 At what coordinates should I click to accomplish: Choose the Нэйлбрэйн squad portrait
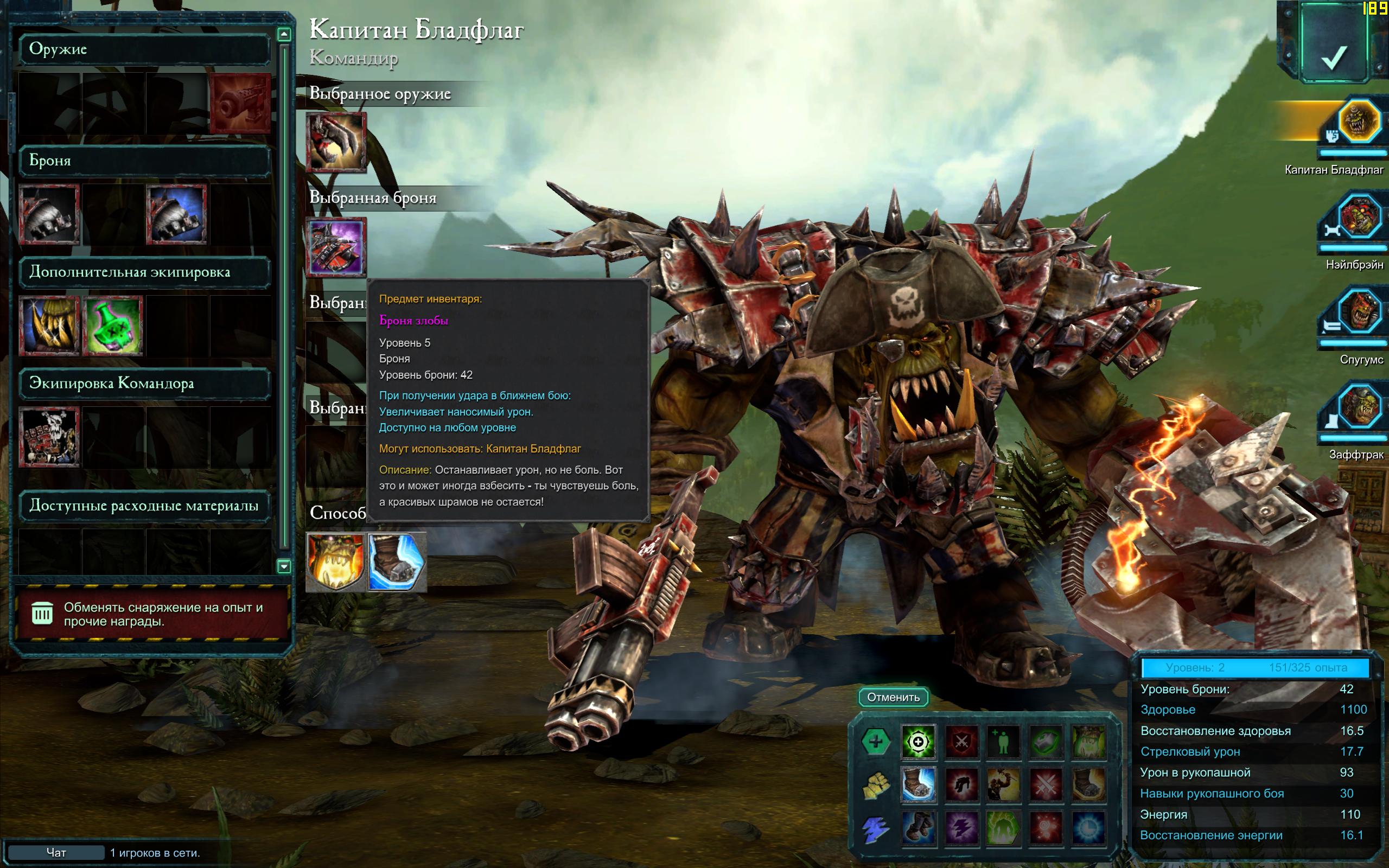[1358, 218]
